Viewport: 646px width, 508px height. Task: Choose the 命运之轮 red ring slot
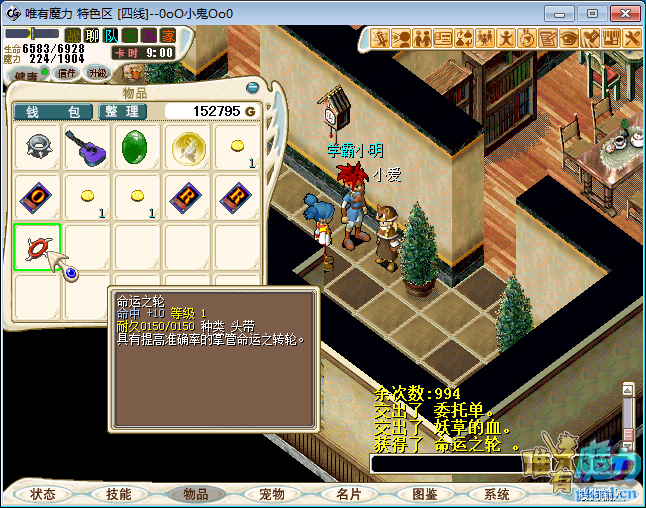(x=38, y=248)
